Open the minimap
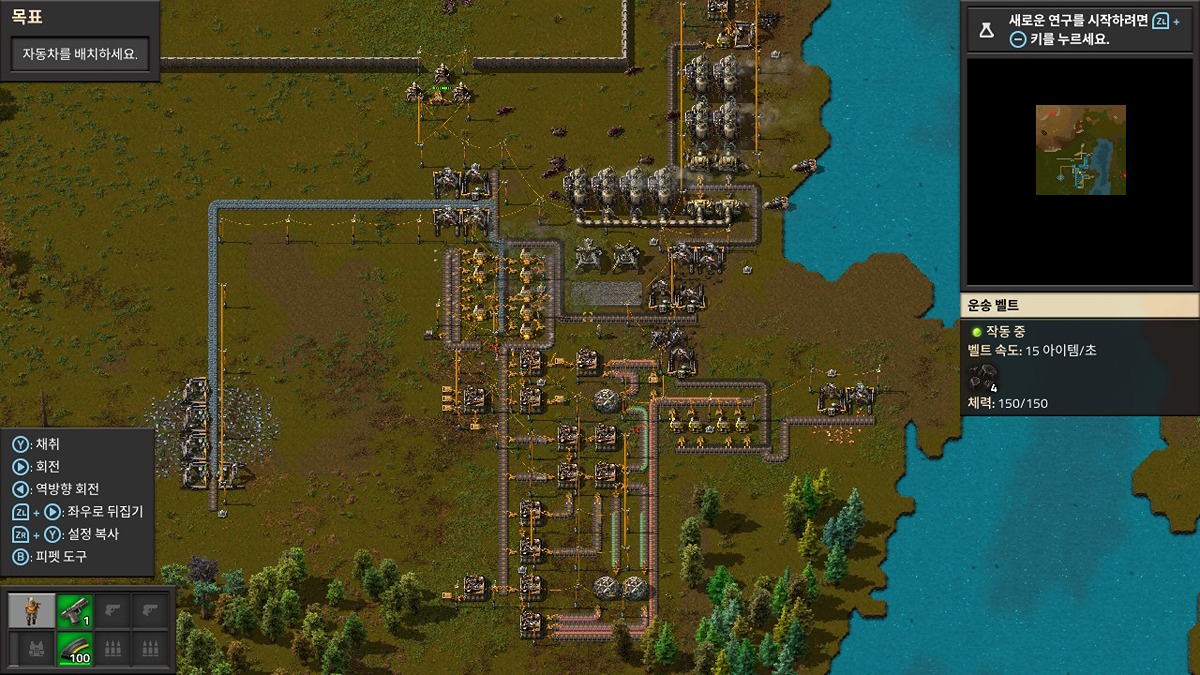Image resolution: width=1200 pixels, height=675 pixels. coord(1080,150)
